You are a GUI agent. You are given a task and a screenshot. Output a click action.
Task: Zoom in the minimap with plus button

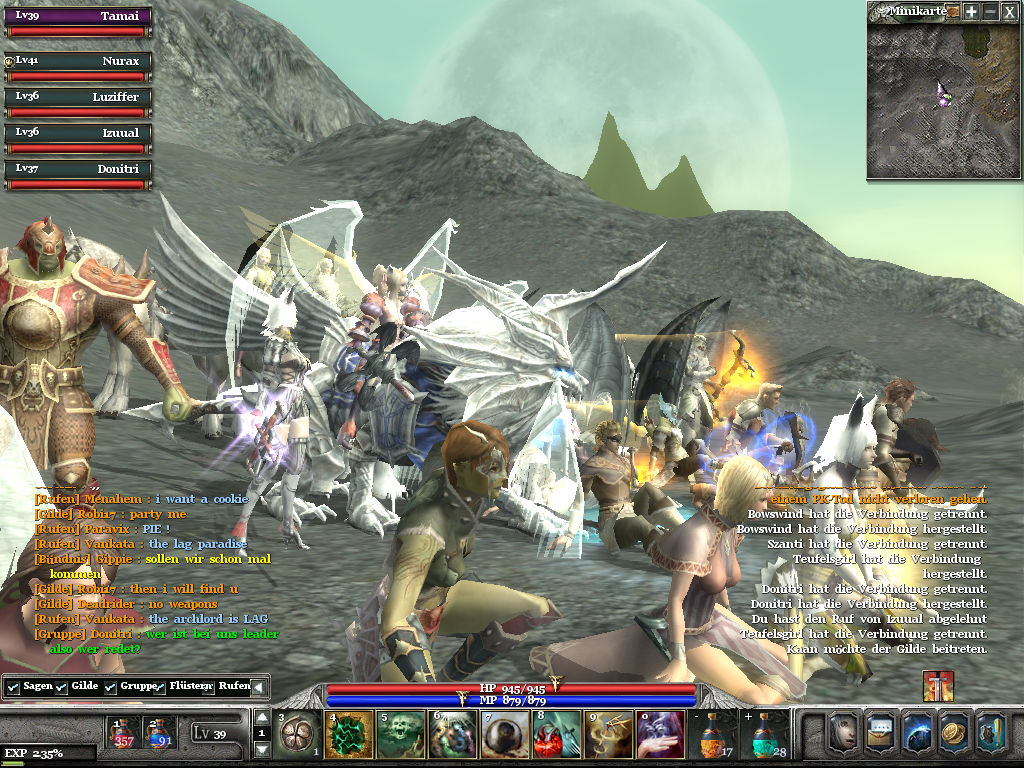pyautogui.click(x=971, y=11)
